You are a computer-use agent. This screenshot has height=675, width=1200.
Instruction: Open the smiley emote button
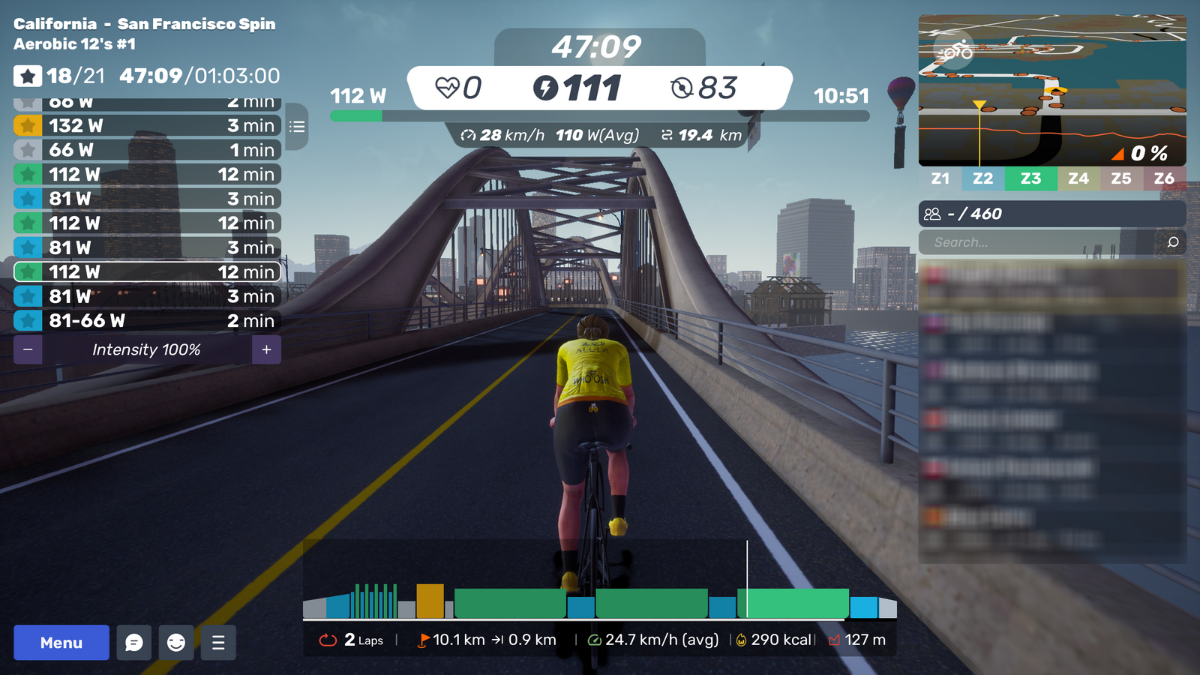tap(176, 643)
